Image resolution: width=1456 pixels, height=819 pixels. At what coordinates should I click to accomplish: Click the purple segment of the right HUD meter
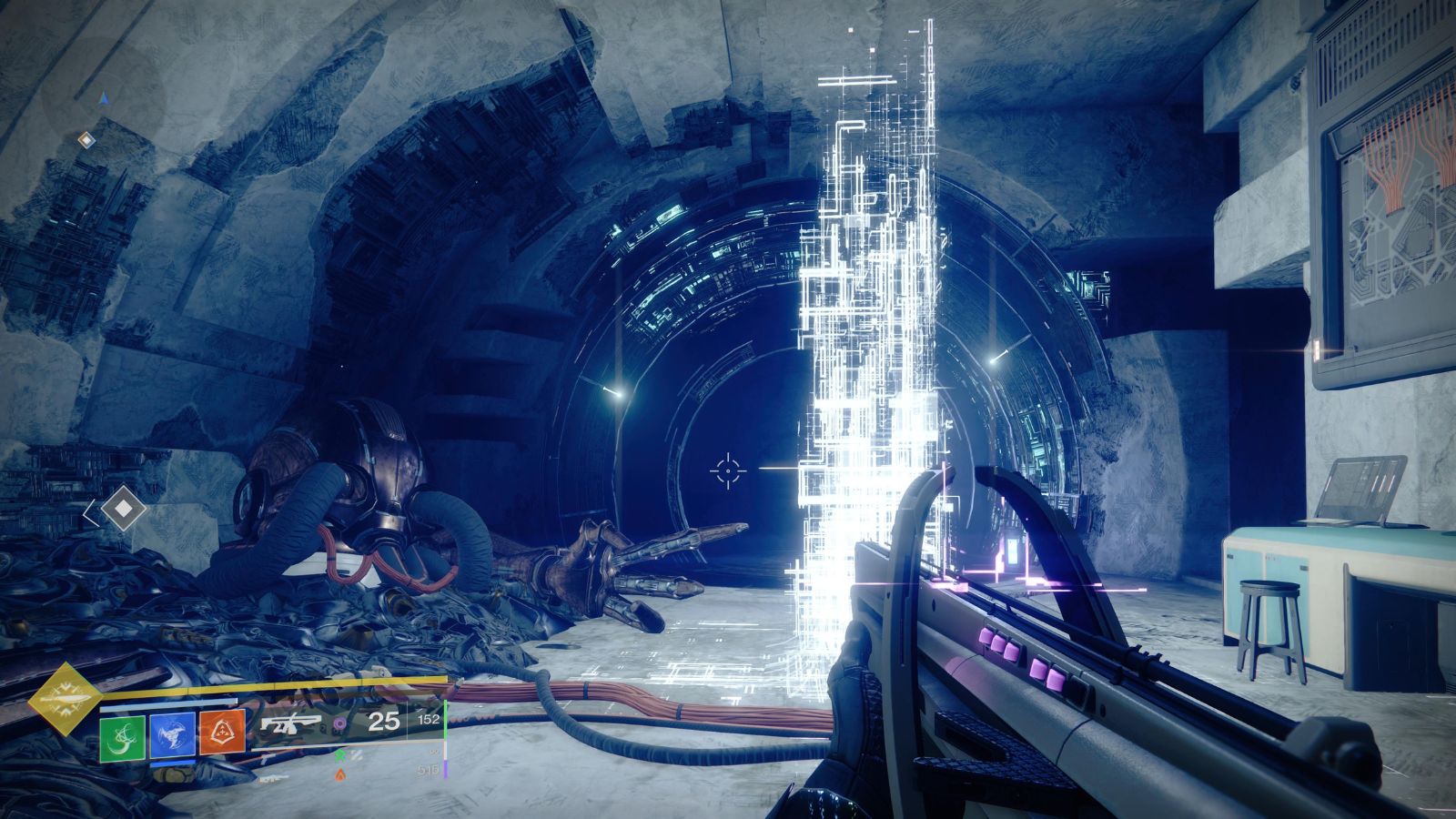[447, 769]
